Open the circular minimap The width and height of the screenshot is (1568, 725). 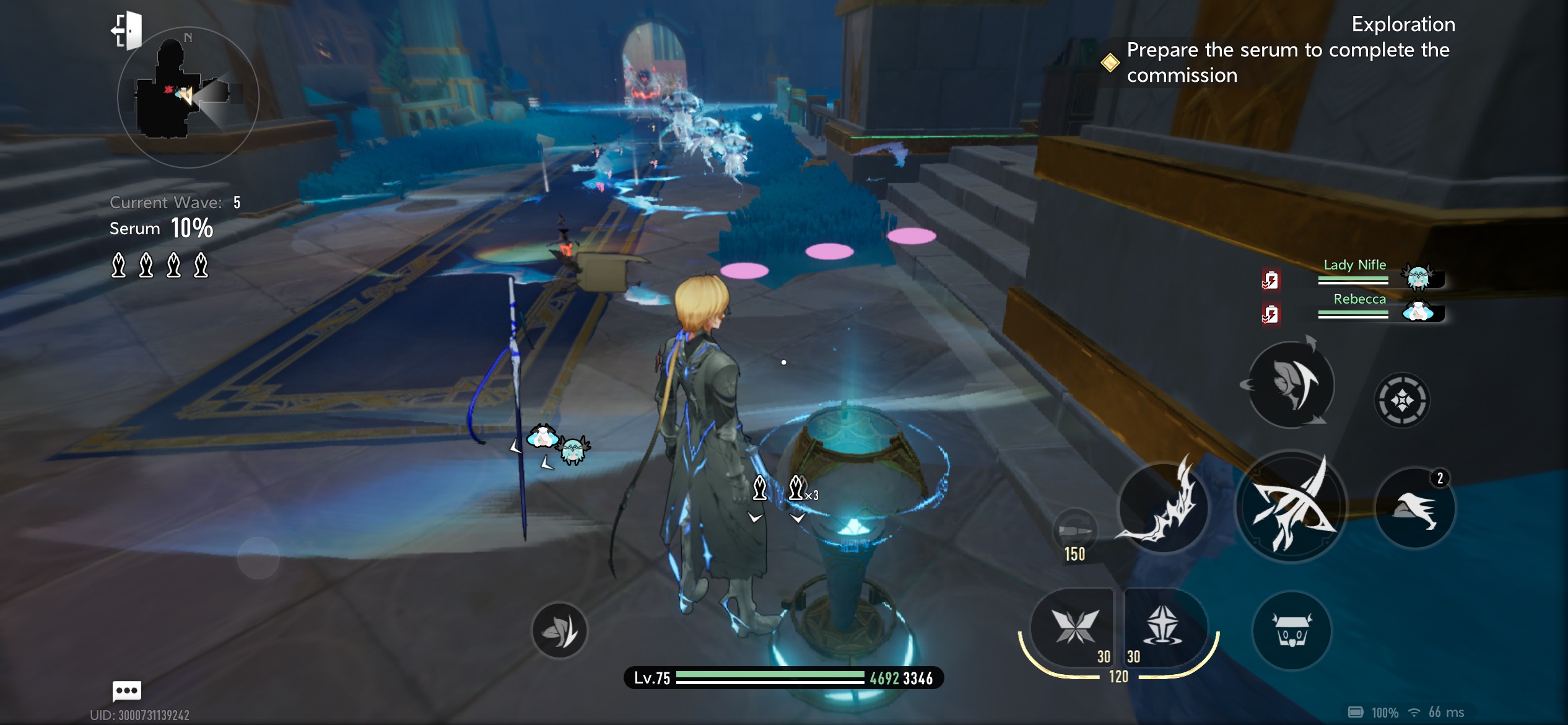pos(188,97)
